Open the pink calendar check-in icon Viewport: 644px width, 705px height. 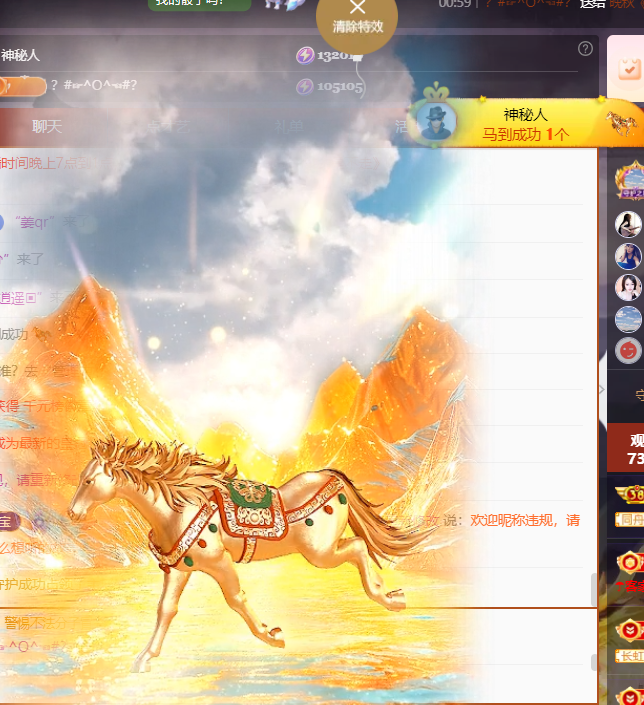(x=629, y=67)
